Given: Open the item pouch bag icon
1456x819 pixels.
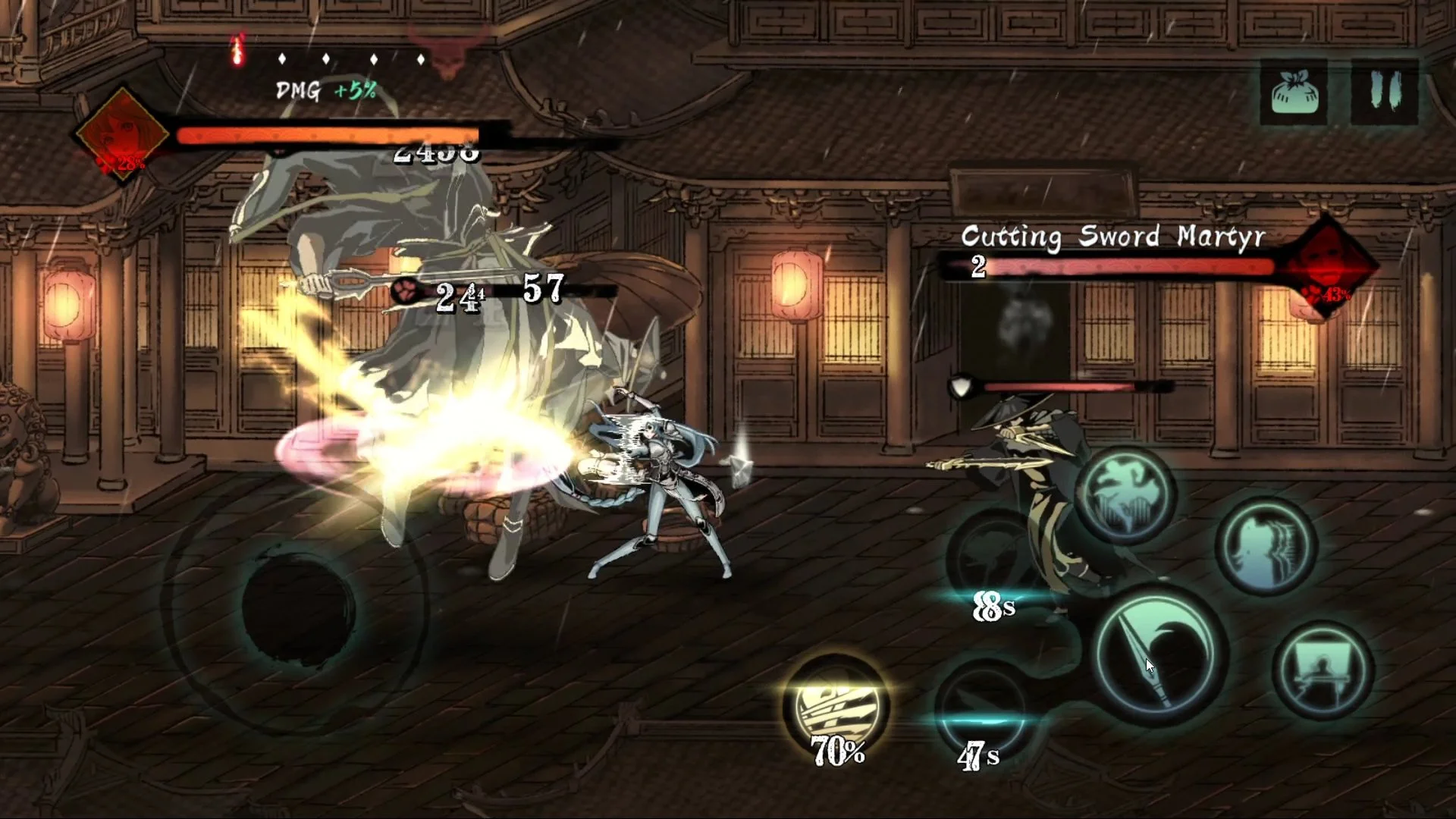Looking at the screenshot, I should tap(1294, 93).
